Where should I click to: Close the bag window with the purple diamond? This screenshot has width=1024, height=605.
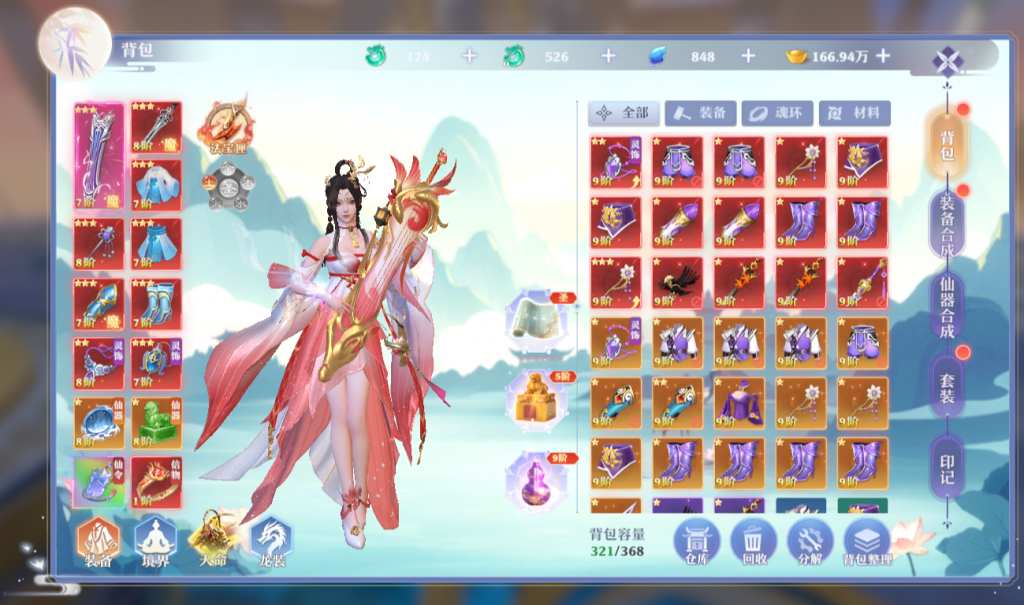point(946,61)
